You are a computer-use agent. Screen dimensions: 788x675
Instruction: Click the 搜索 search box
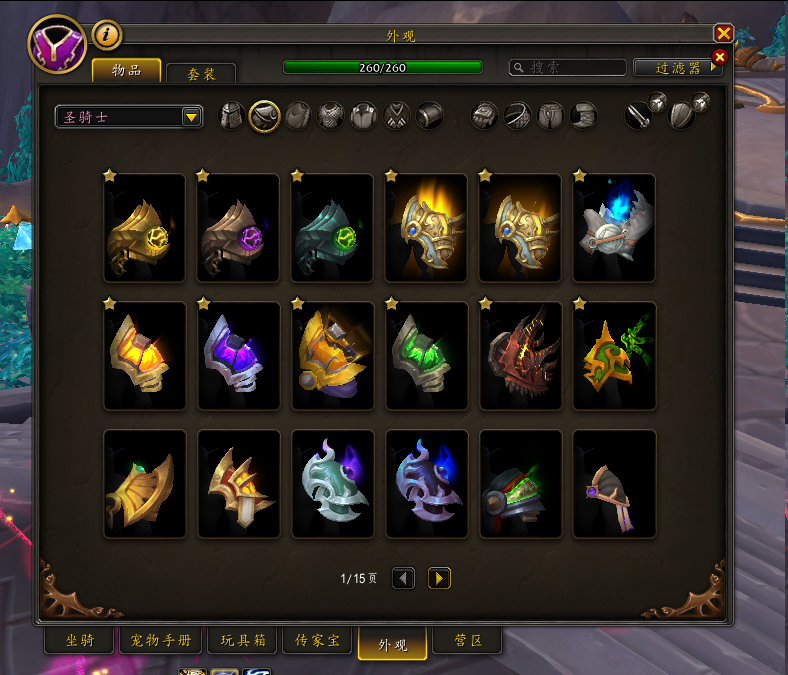(568, 67)
